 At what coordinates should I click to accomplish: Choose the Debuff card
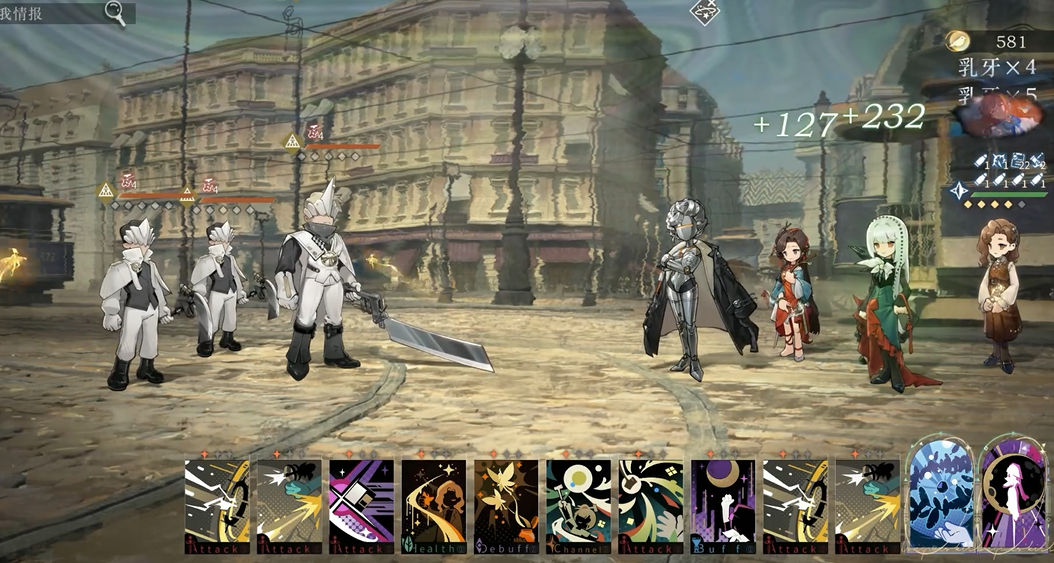click(x=506, y=506)
